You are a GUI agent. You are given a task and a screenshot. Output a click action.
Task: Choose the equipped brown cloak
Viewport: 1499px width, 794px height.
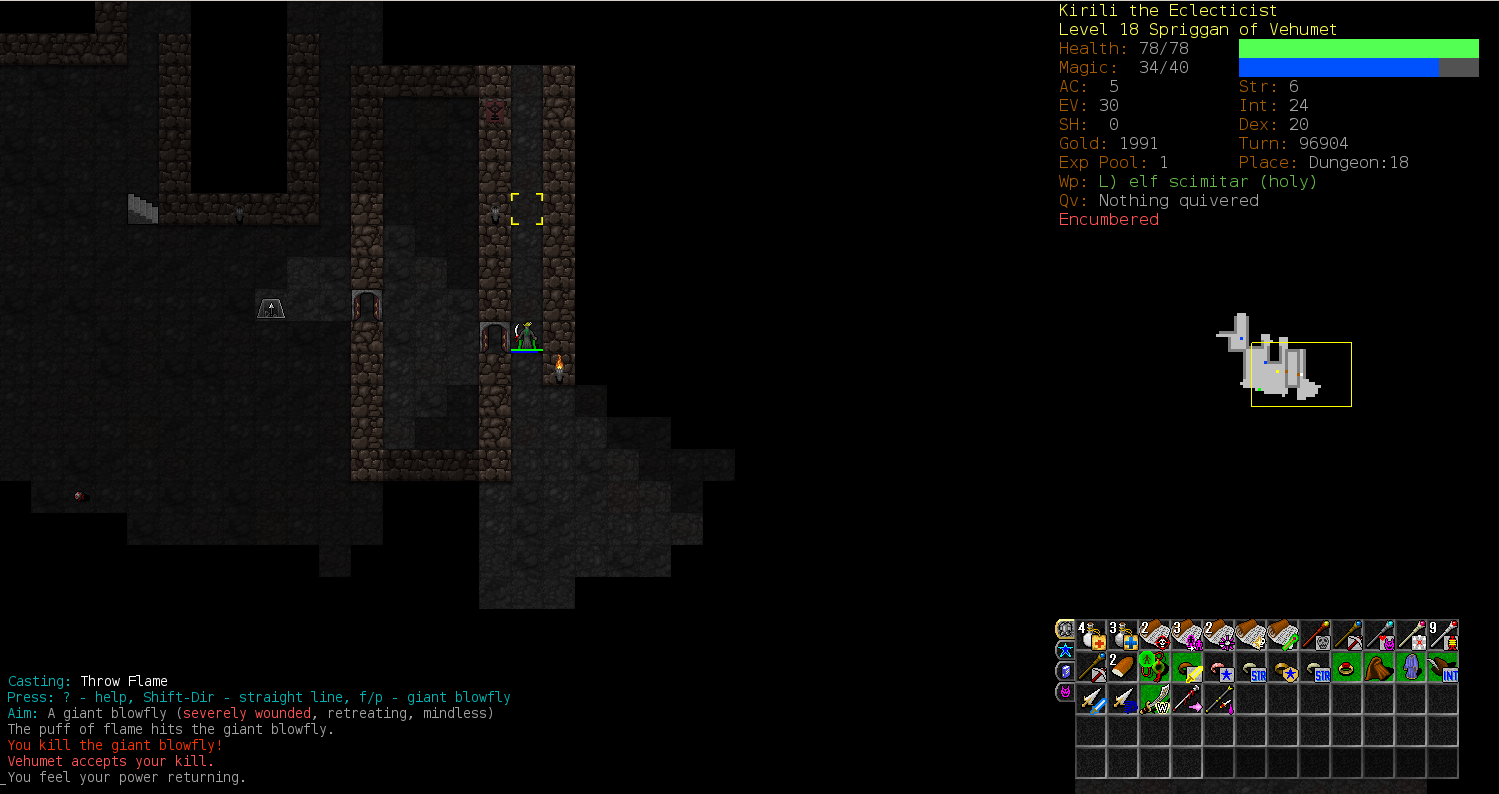tap(1379, 667)
